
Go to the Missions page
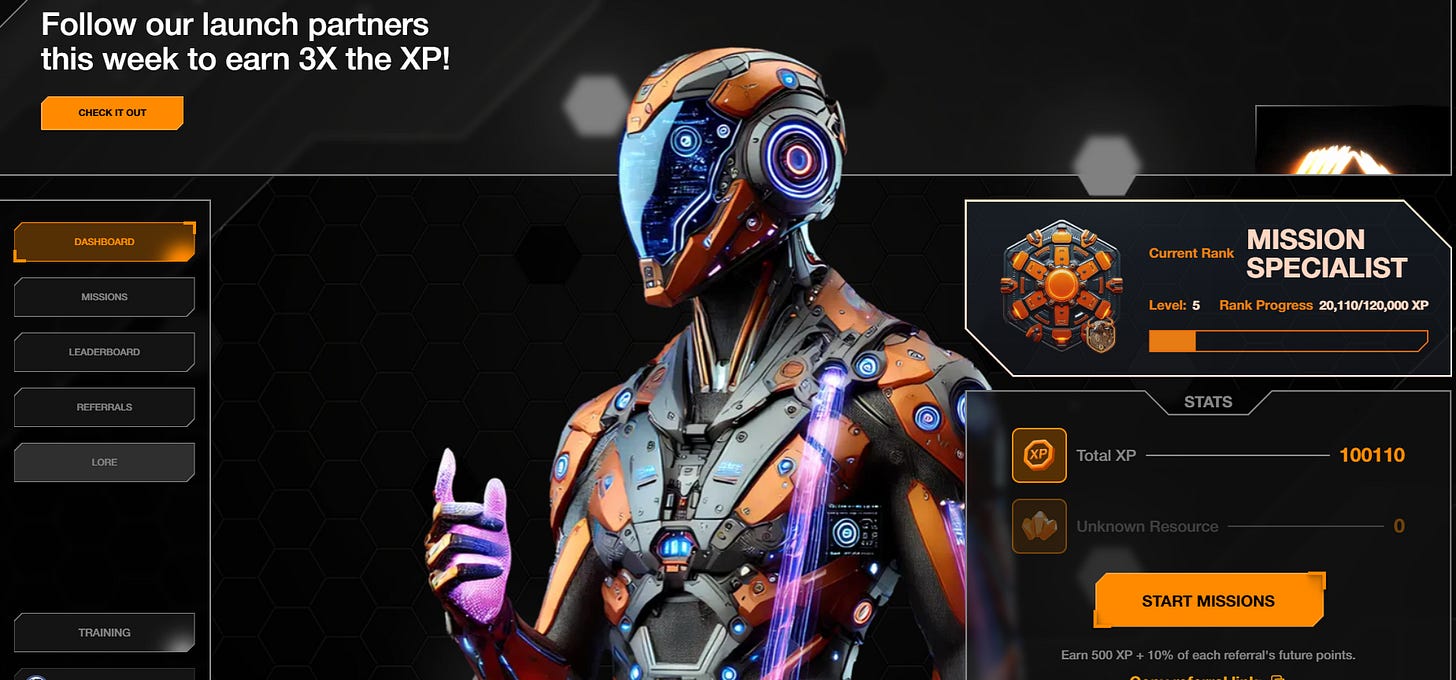(x=104, y=297)
